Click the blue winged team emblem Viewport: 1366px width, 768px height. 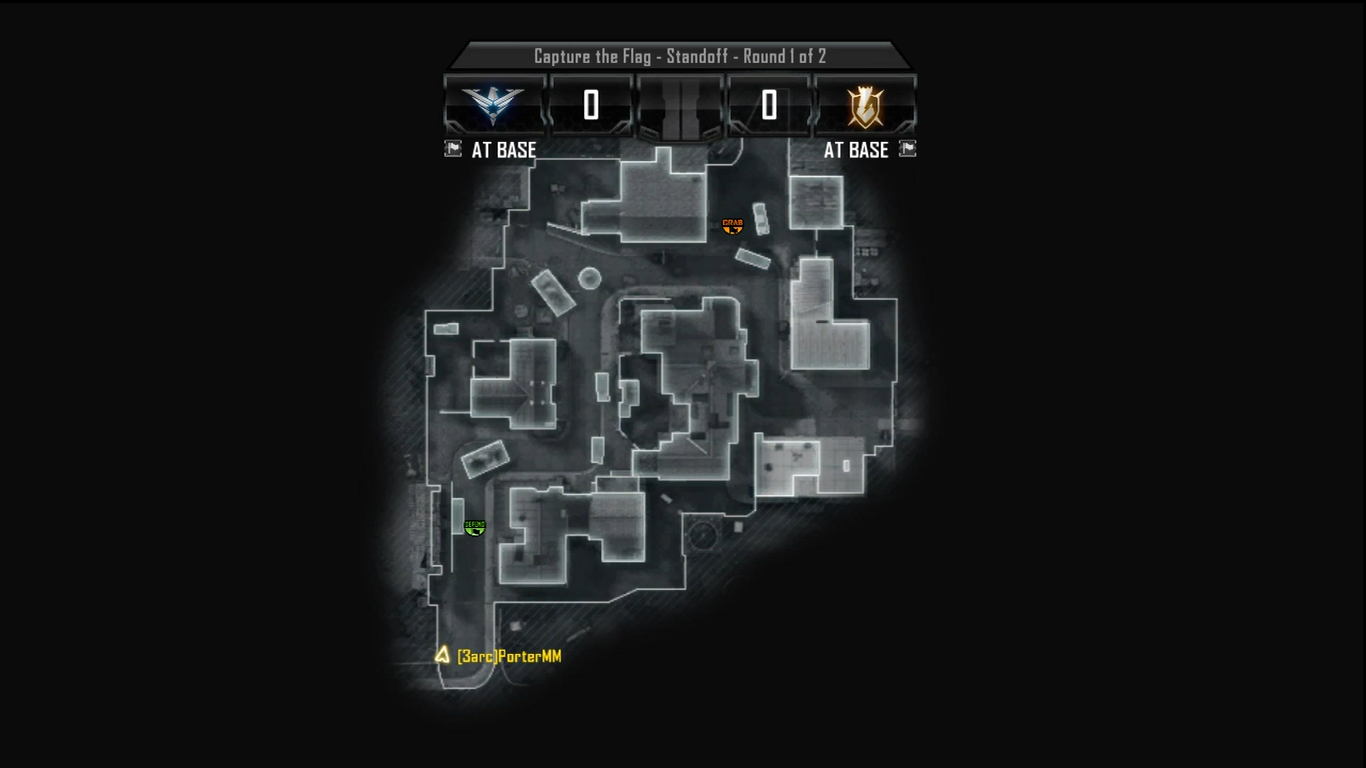[494, 105]
